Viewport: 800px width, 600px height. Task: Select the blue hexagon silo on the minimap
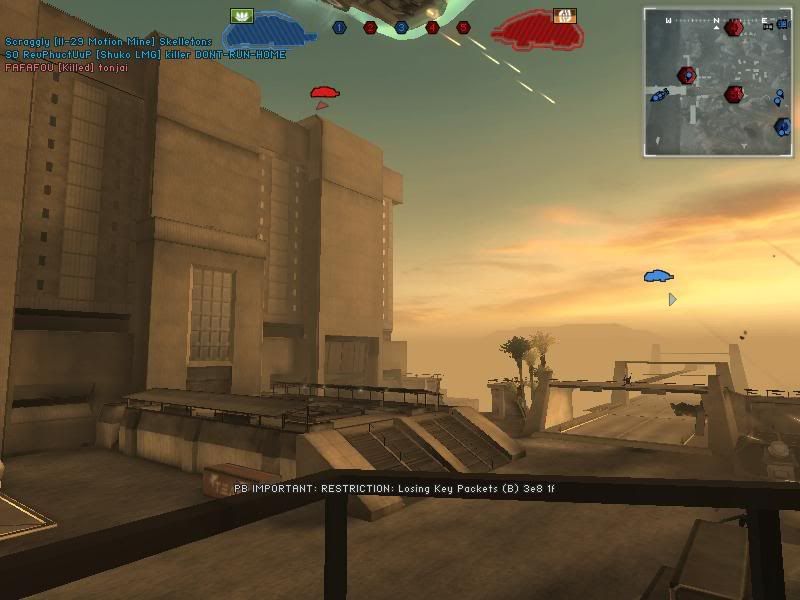point(782,127)
